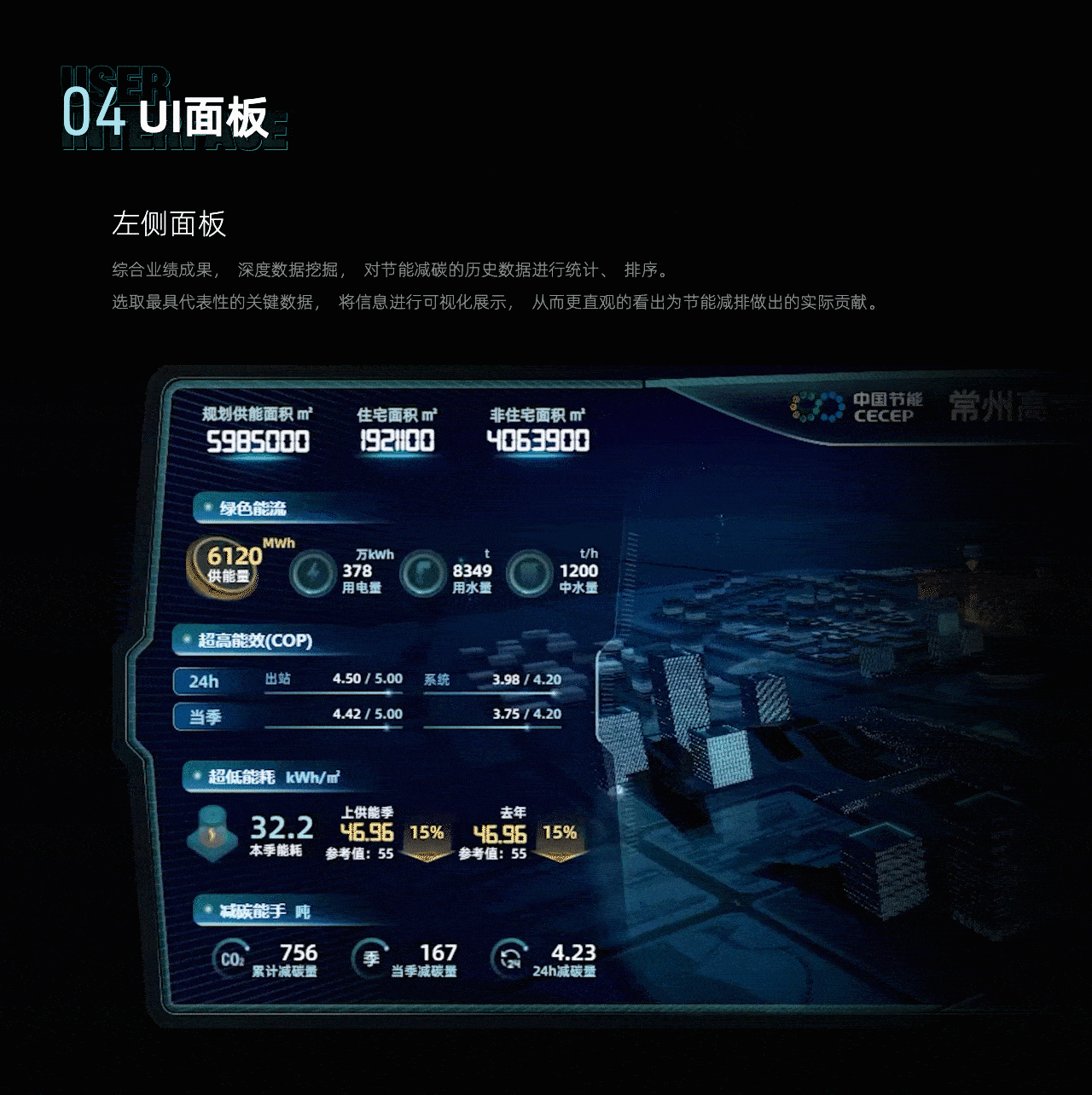Click the 规划供能面积 value 5985000
This screenshot has width=1092, height=1095.
(x=258, y=443)
